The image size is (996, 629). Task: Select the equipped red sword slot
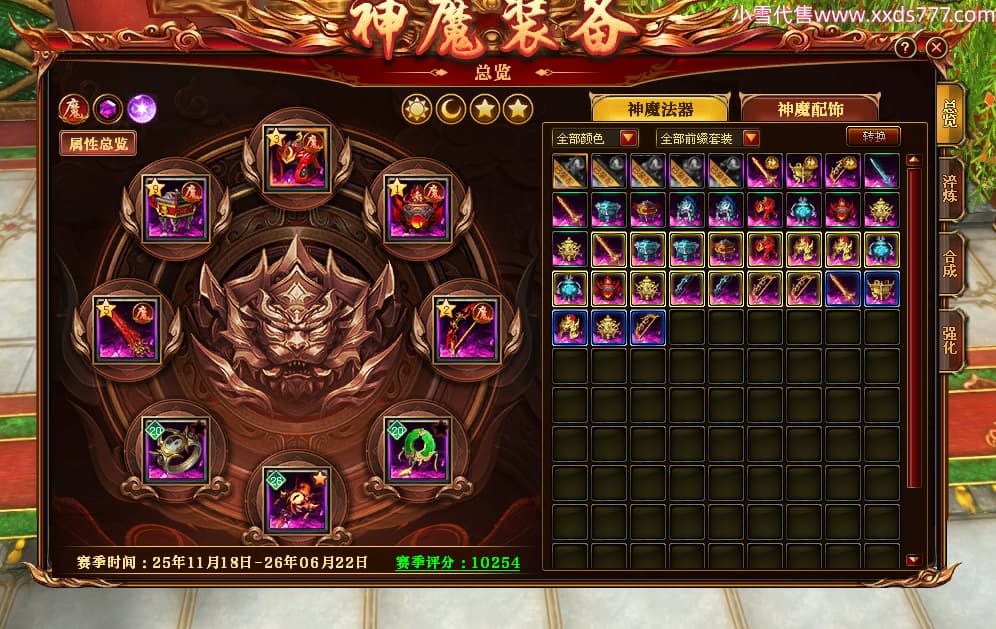(x=127, y=328)
